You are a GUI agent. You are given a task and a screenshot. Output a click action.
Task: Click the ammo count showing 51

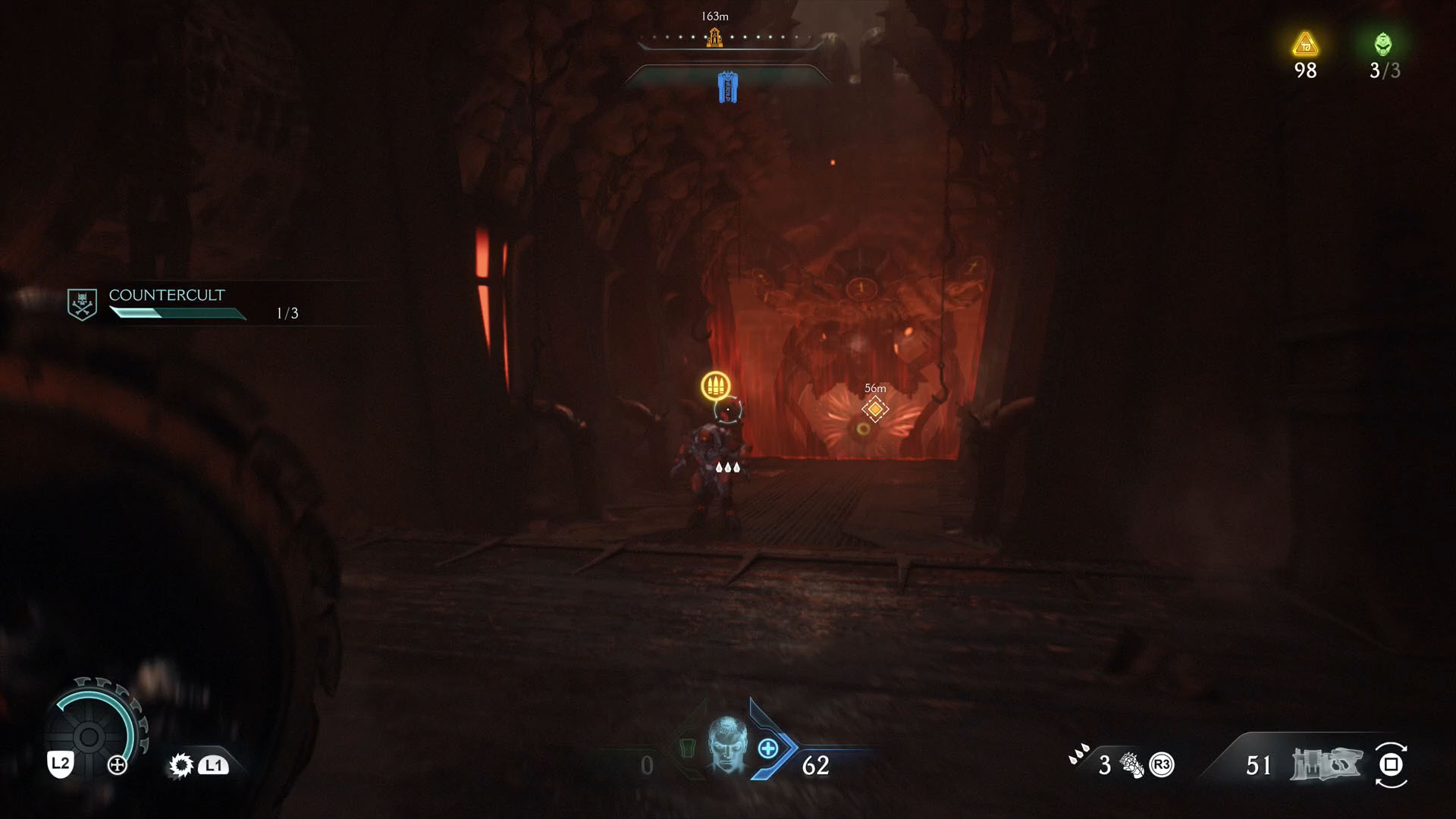point(1258,765)
